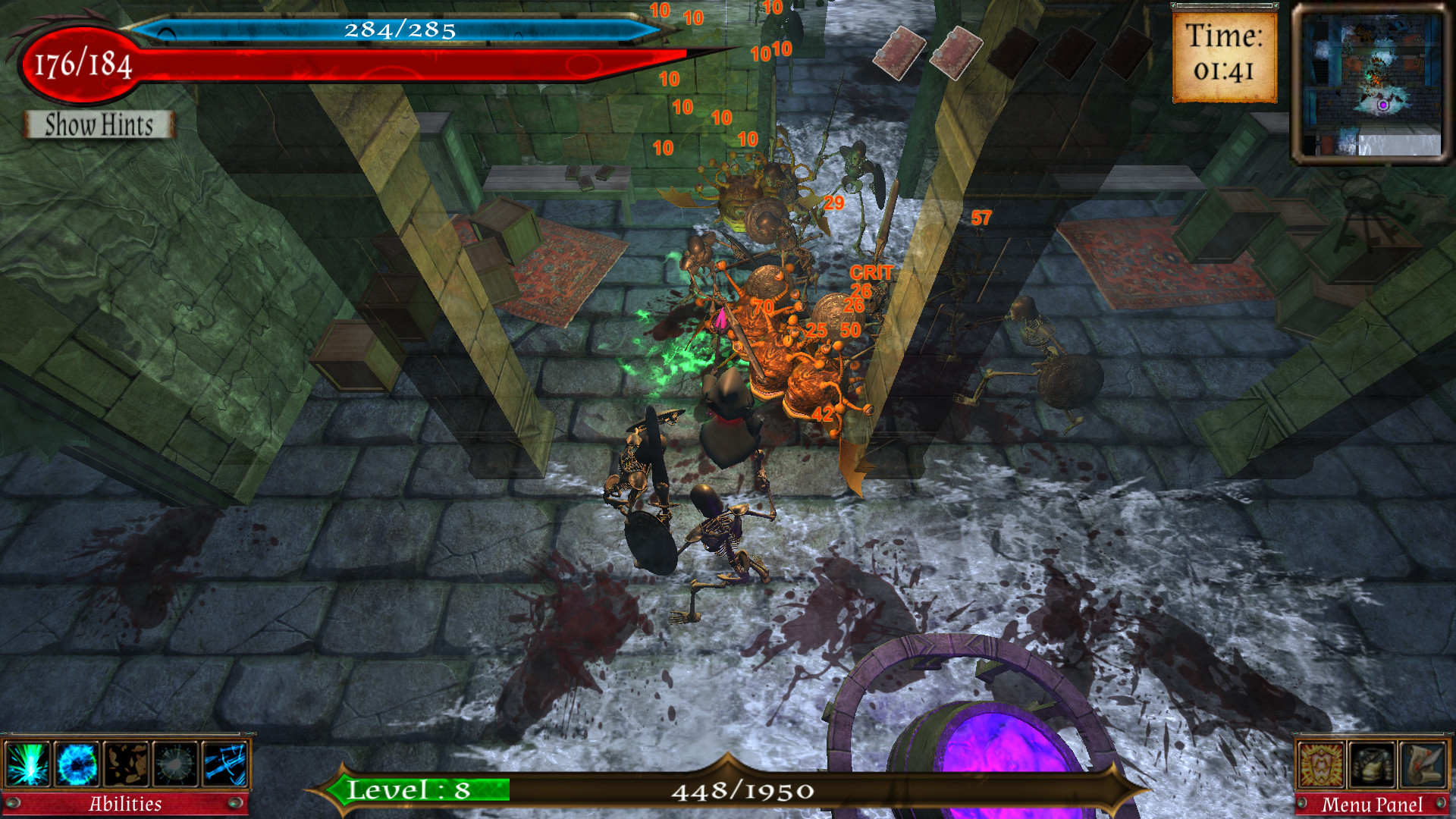1456x819 pixels.
Task: Open the glowing shield emblem in Menu Panel
Action: (x=1320, y=765)
